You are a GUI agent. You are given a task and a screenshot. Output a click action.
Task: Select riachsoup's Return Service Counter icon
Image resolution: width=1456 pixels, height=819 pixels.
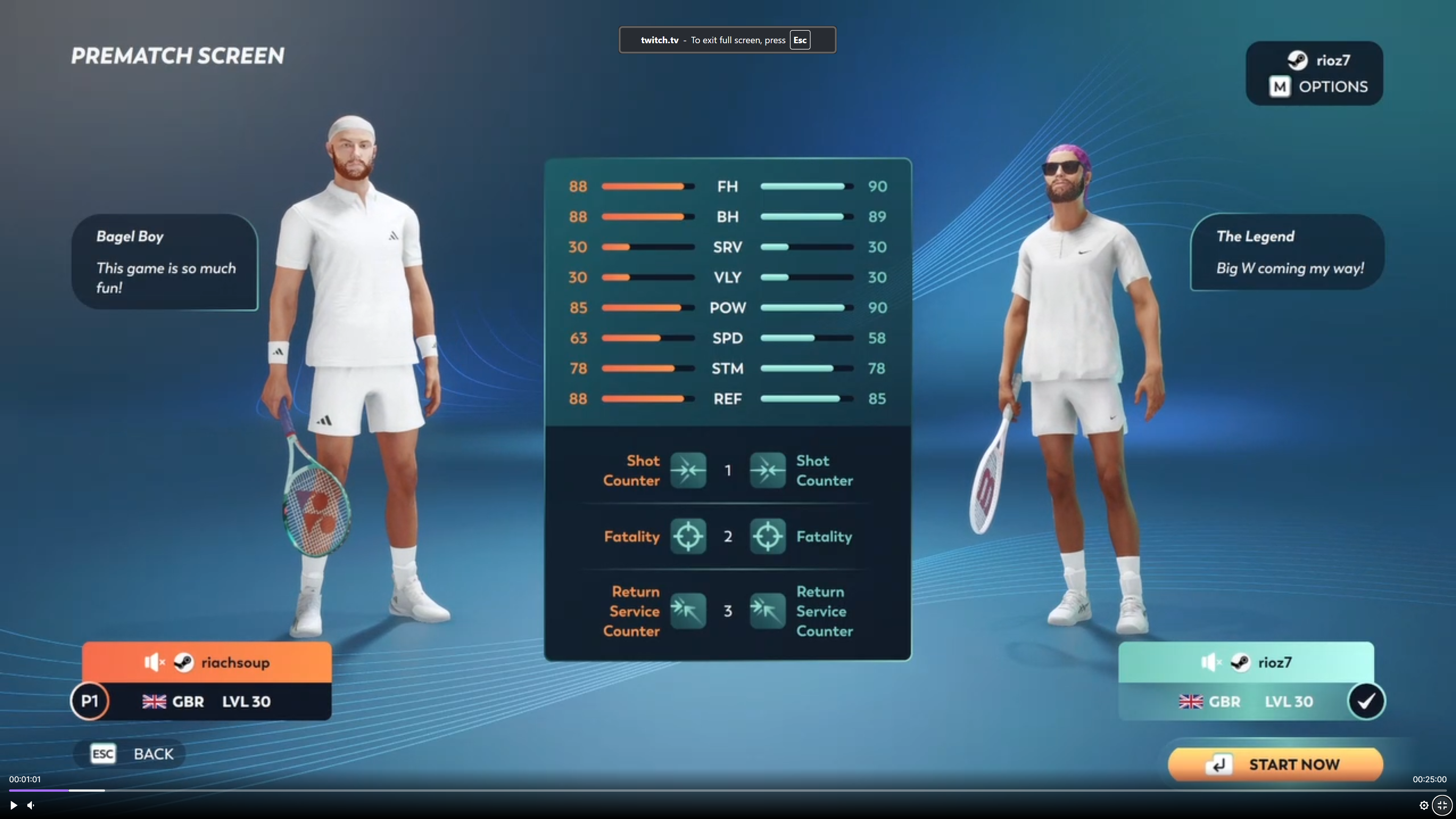click(688, 610)
